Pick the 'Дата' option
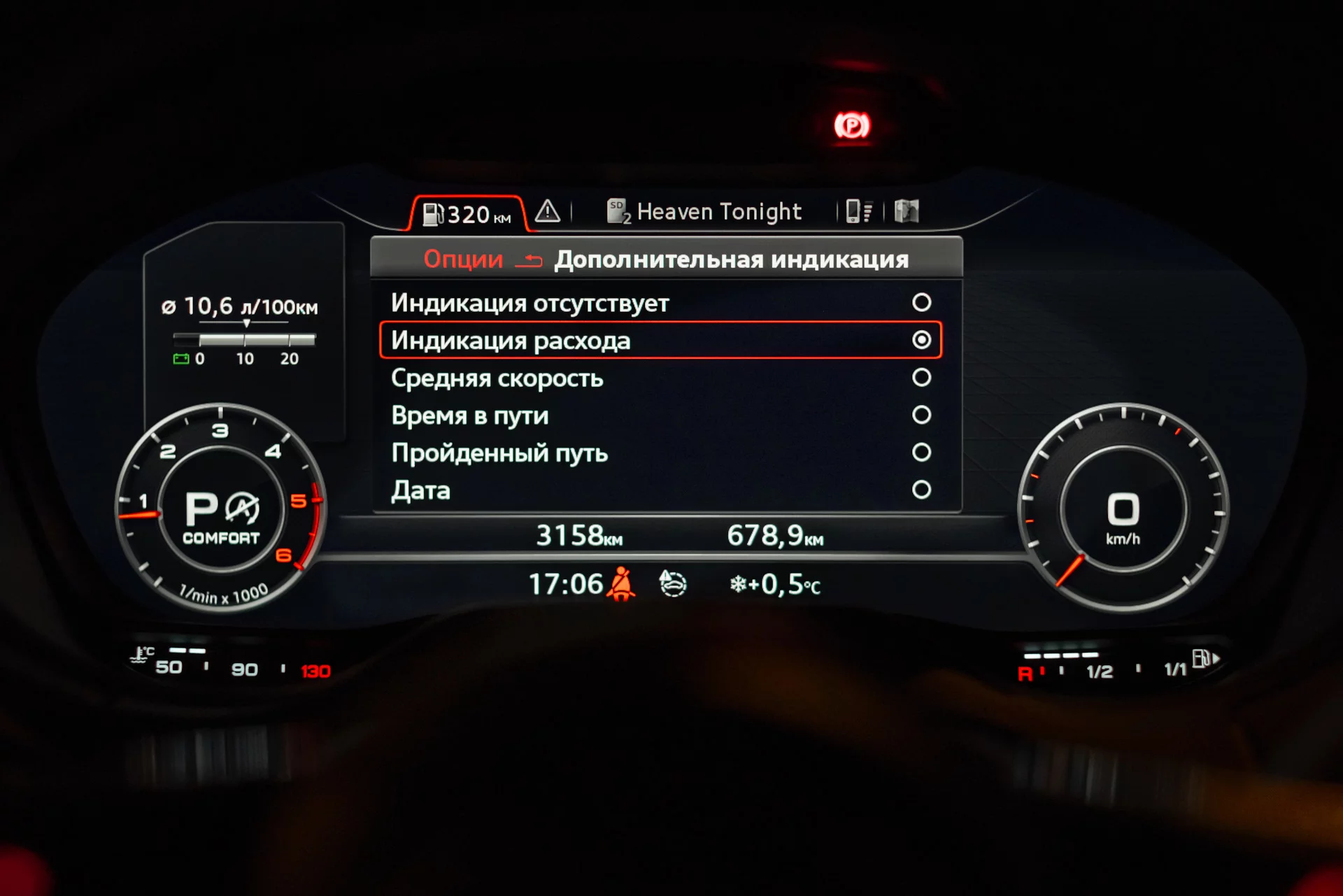1343x896 pixels. [921, 490]
